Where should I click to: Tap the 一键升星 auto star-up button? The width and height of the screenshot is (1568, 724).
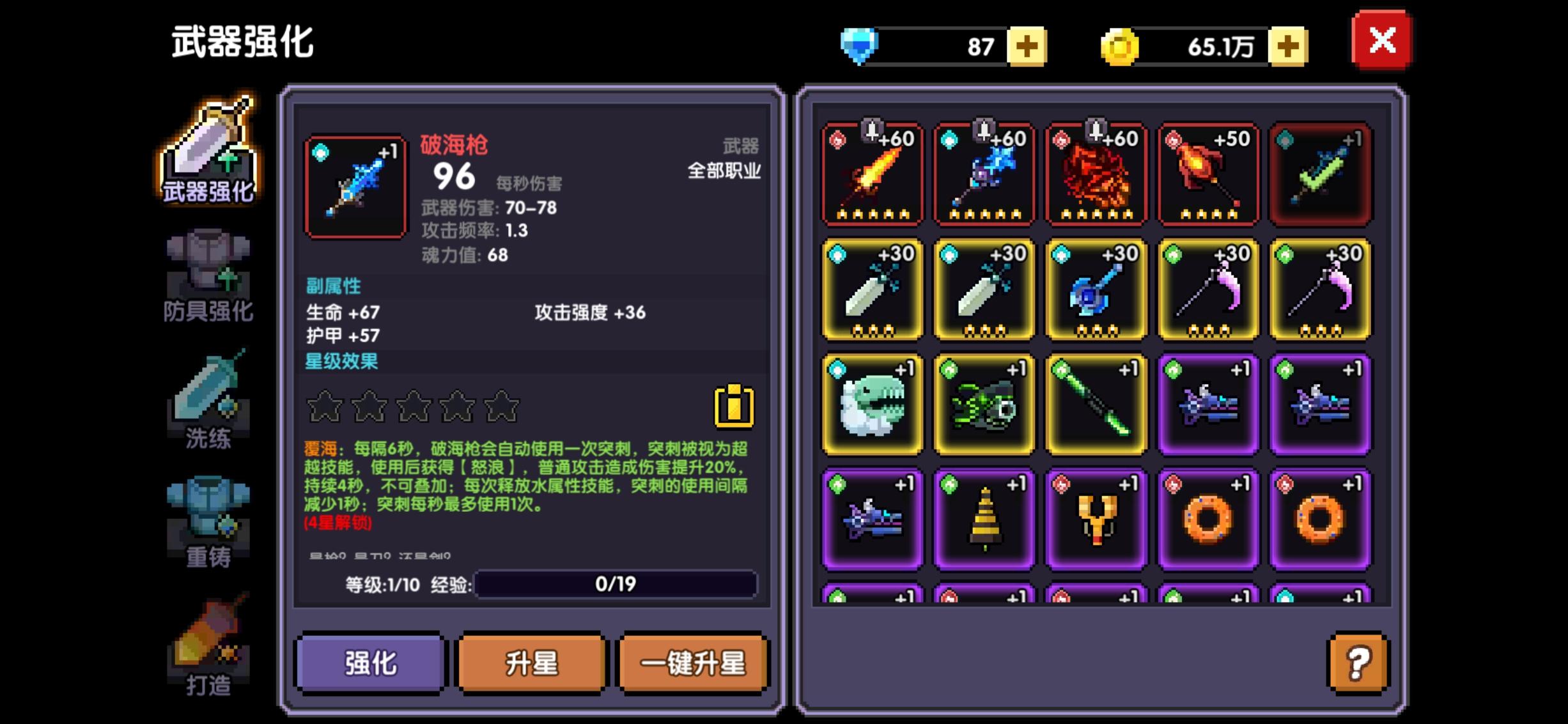pyautogui.click(x=692, y=664)
